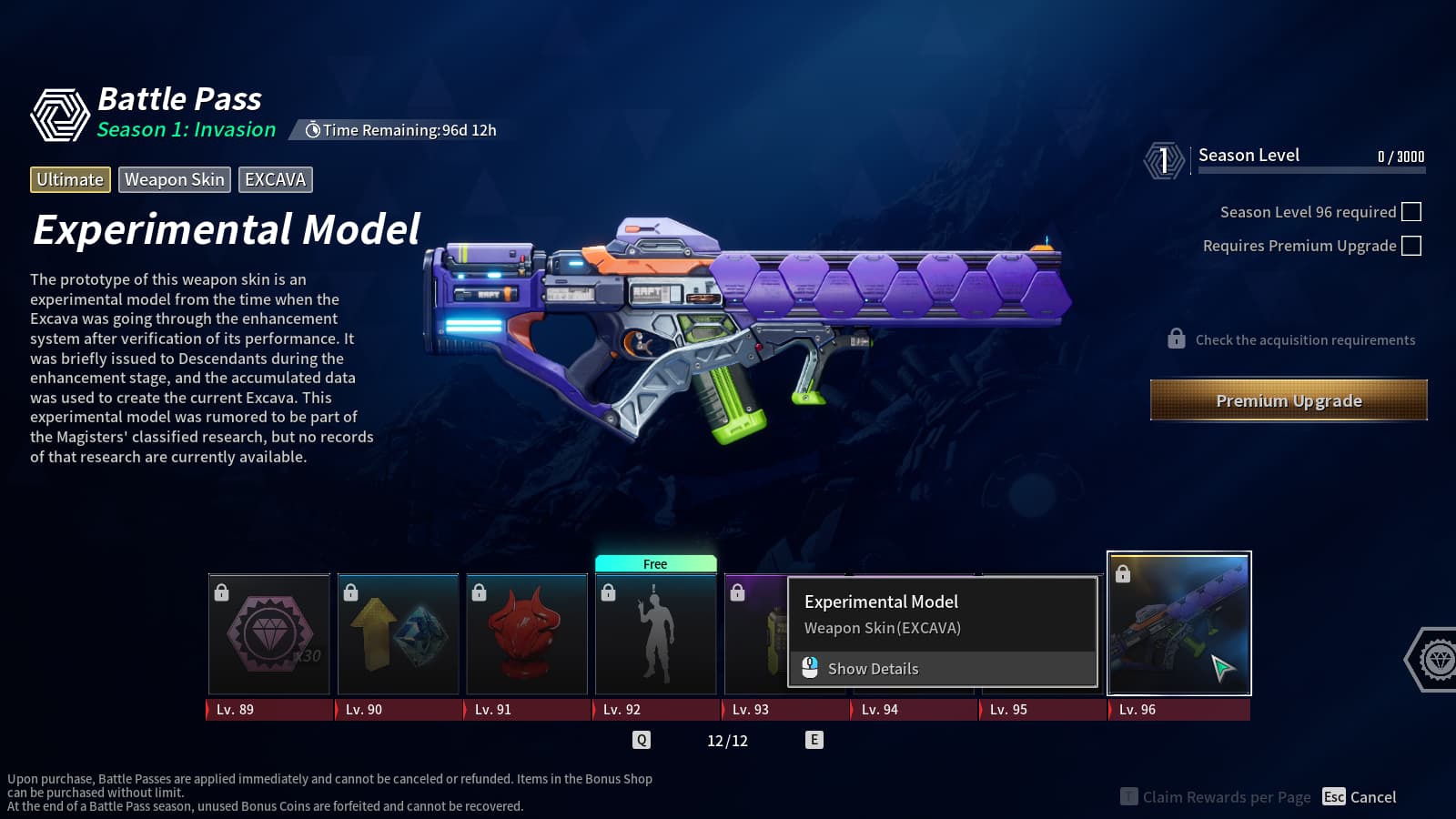Select the Lv. 90 arrow and cube reward

398,634
